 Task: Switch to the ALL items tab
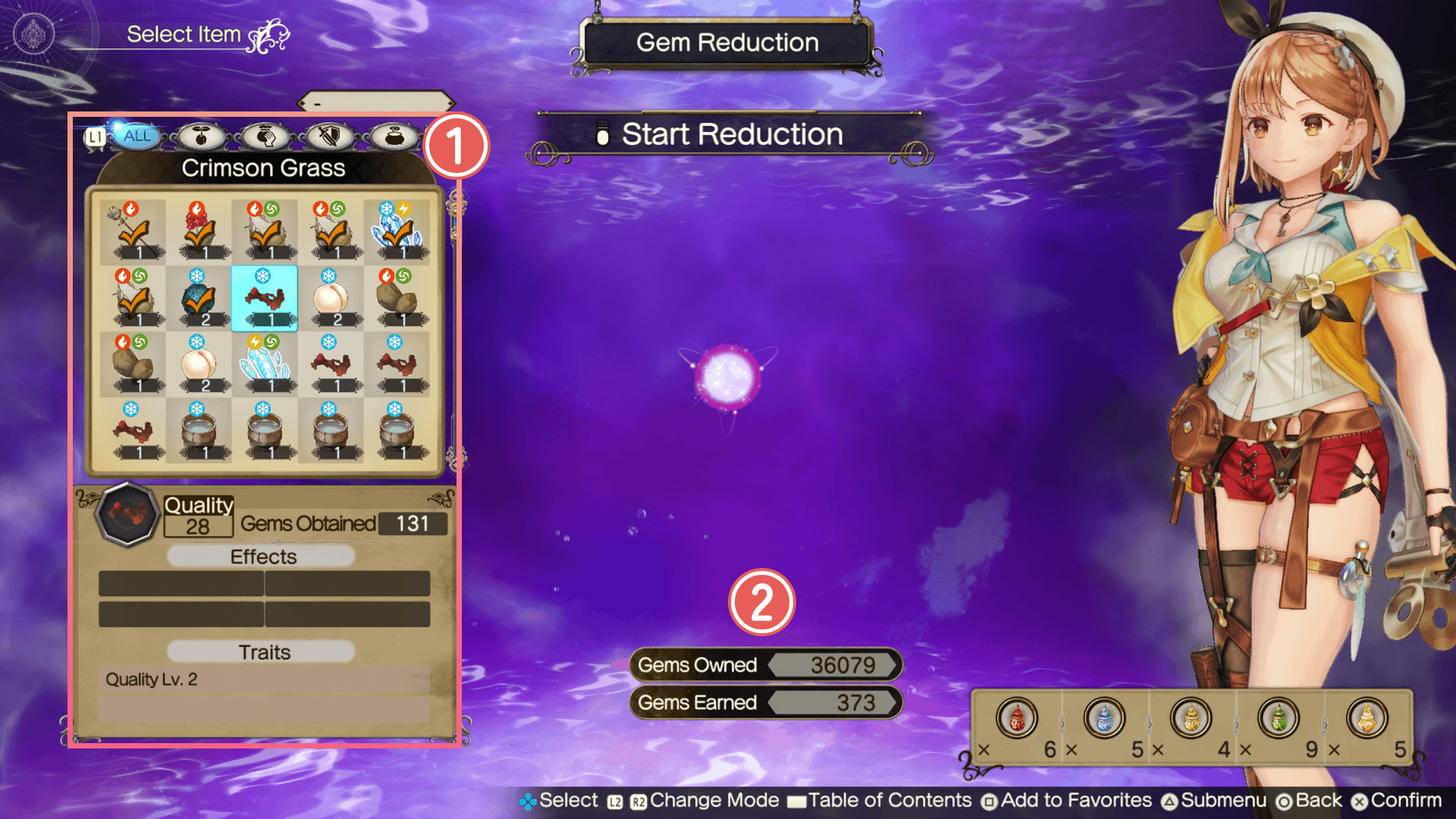(x=137, y=136)
